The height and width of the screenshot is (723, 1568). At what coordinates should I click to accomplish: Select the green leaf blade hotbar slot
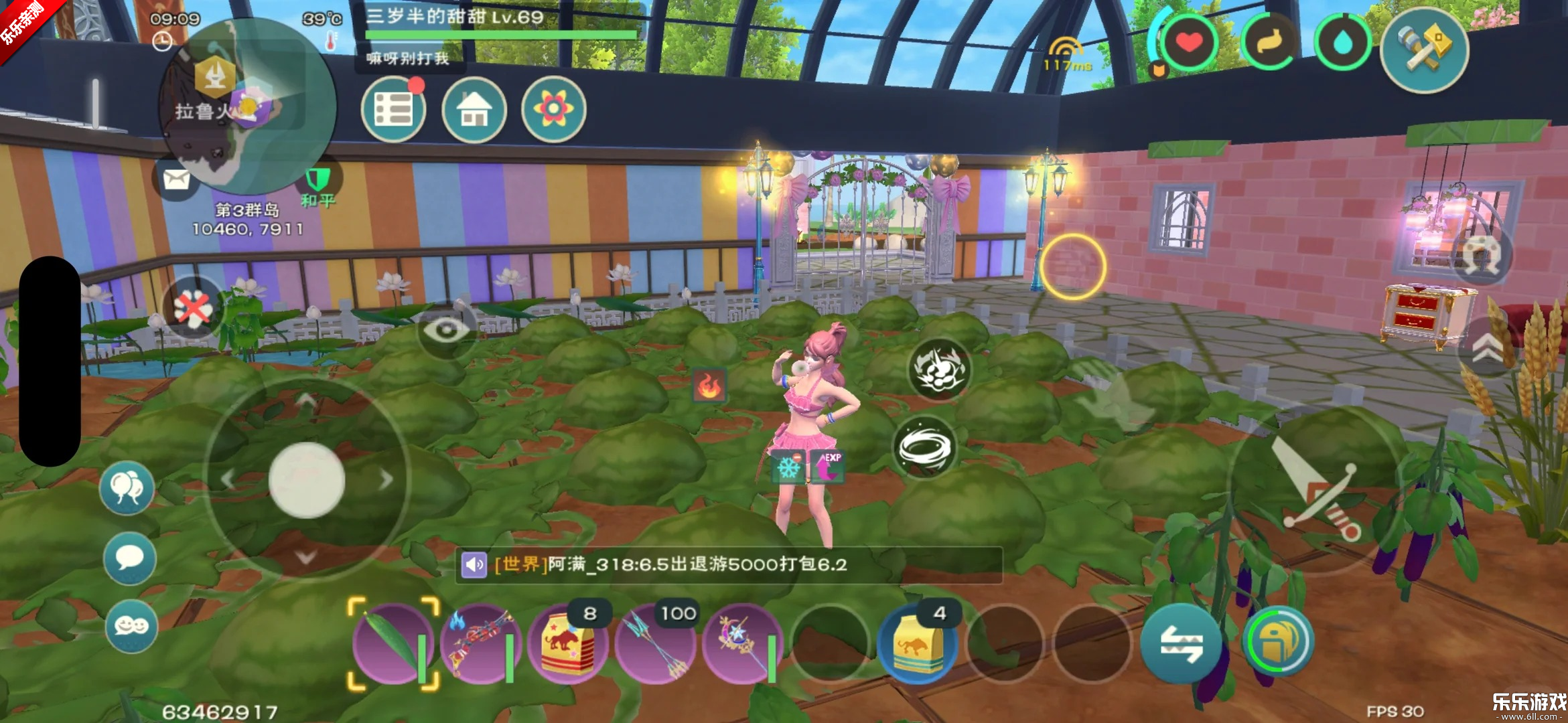(393, 644)
